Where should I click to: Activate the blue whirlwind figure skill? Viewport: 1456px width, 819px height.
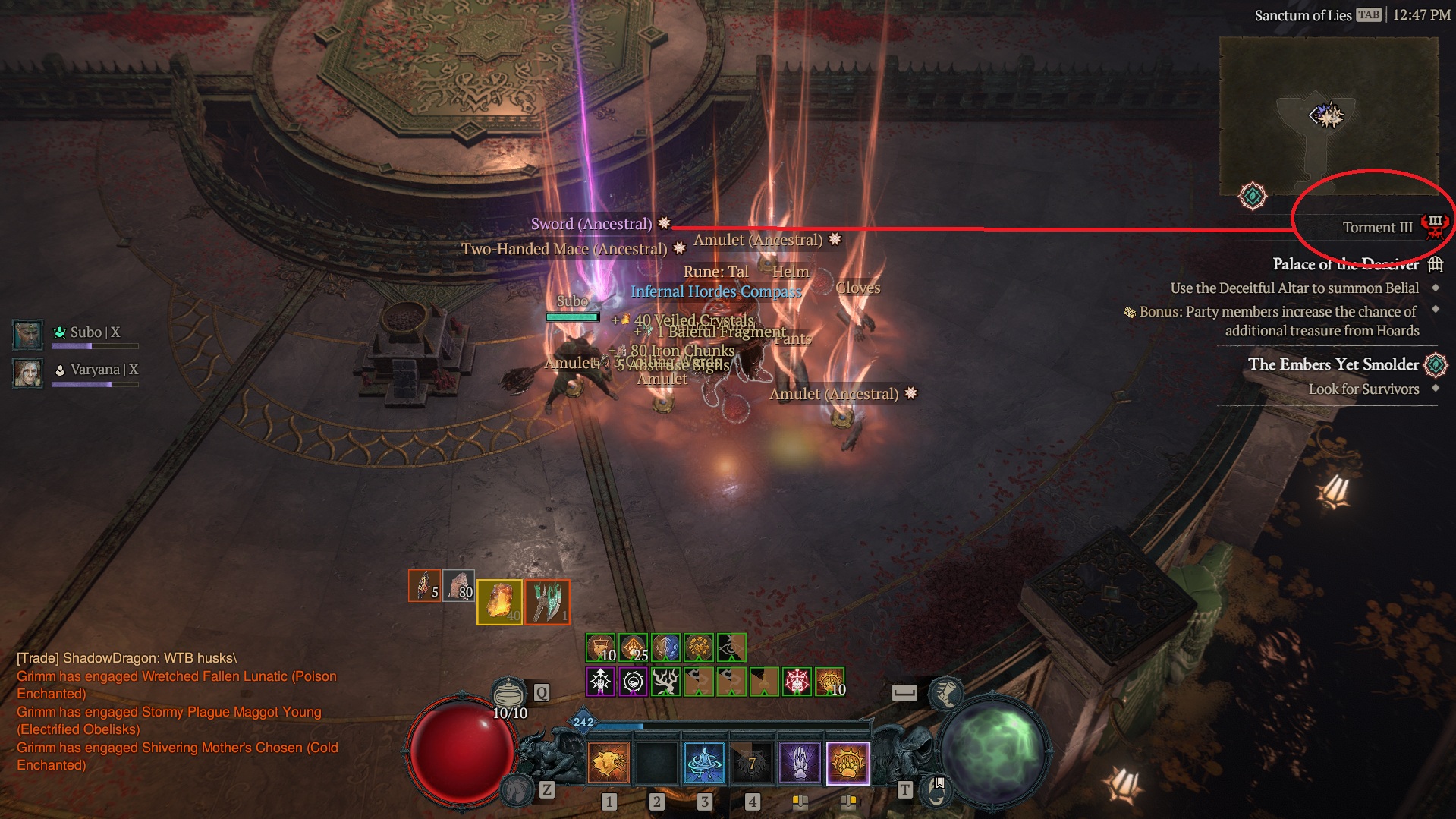click(704, 763)
